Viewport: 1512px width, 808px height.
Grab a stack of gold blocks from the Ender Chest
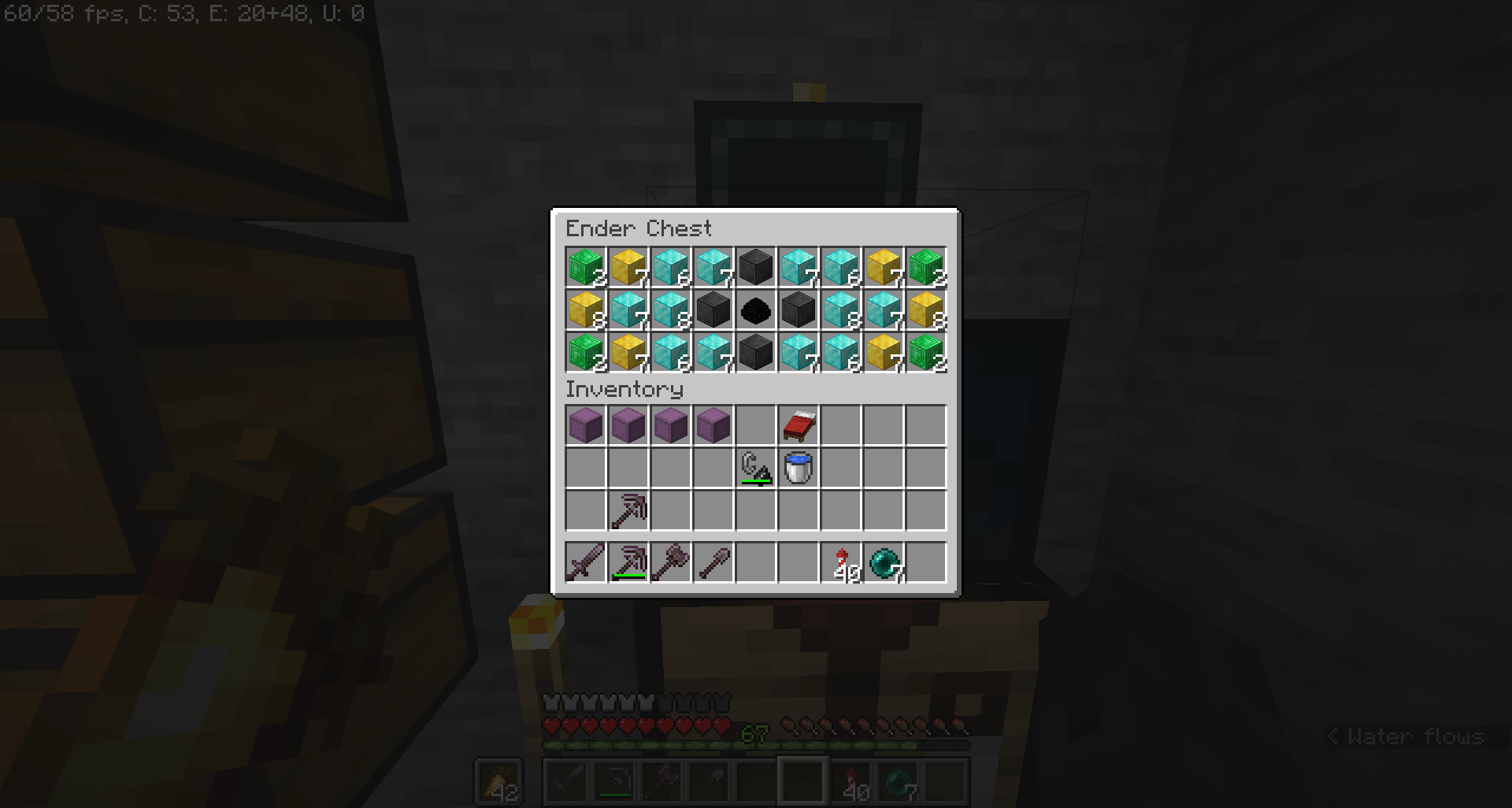[x=628, y=268]
